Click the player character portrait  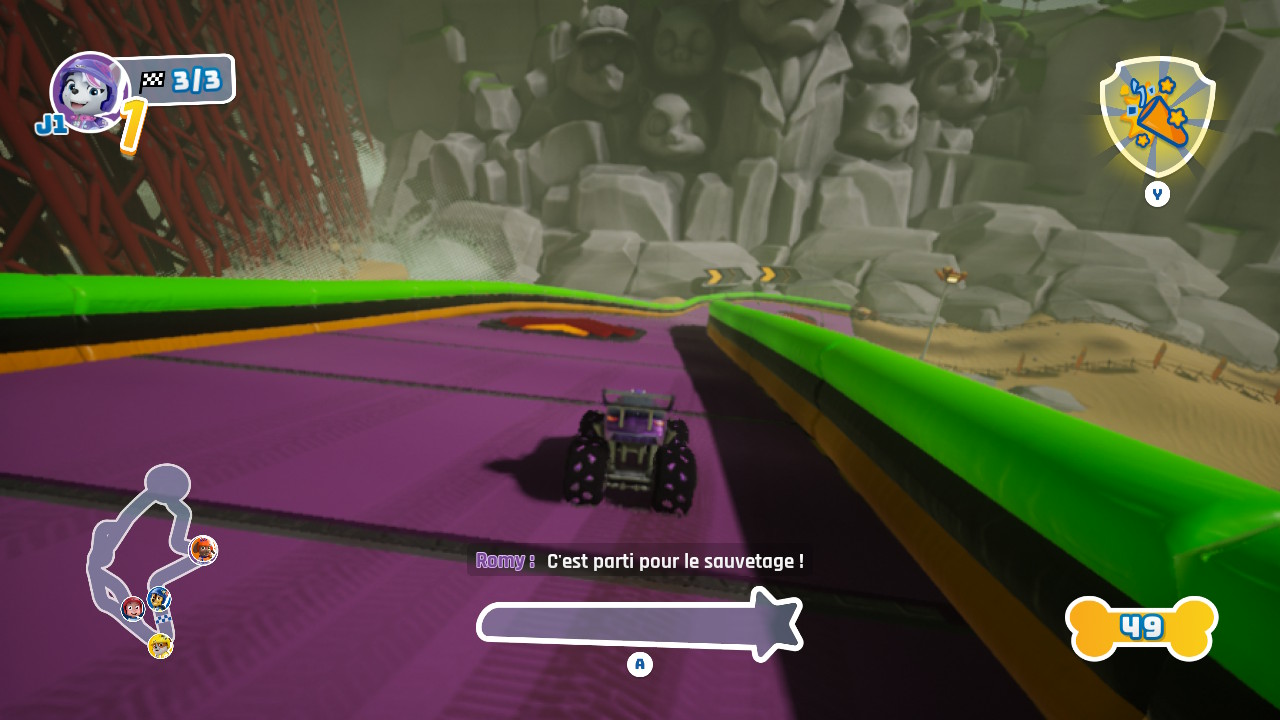(87, 91)
